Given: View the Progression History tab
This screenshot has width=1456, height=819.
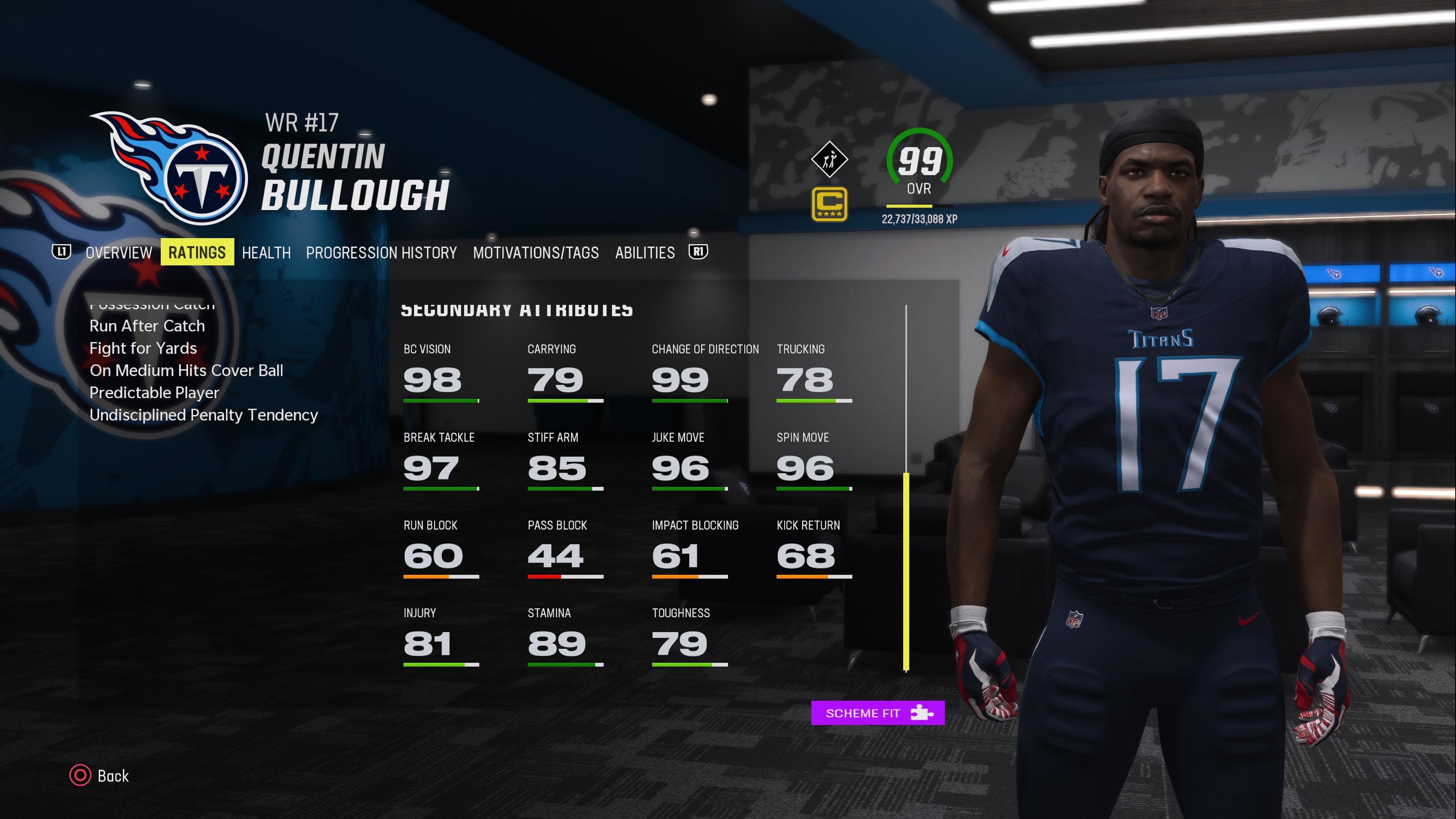Looking at the screenshot, I should tap(381, 253).
